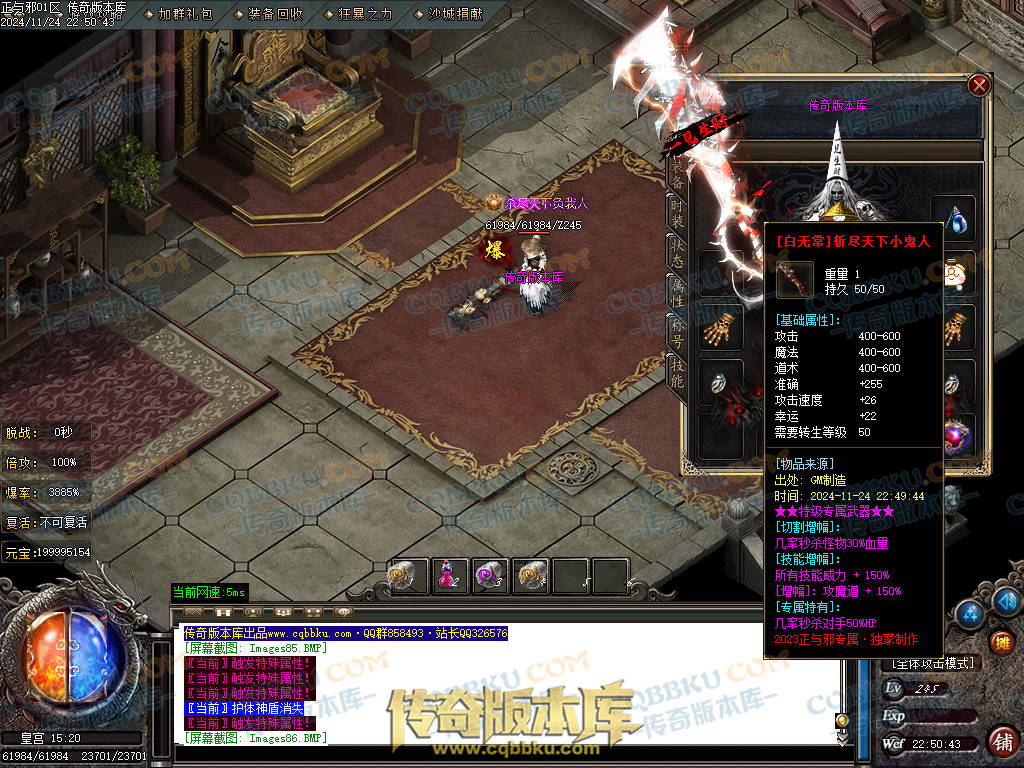Screen dimensions: 1024x768
Task: Open the red 铺 shop button
Action: click(1002, 741)
